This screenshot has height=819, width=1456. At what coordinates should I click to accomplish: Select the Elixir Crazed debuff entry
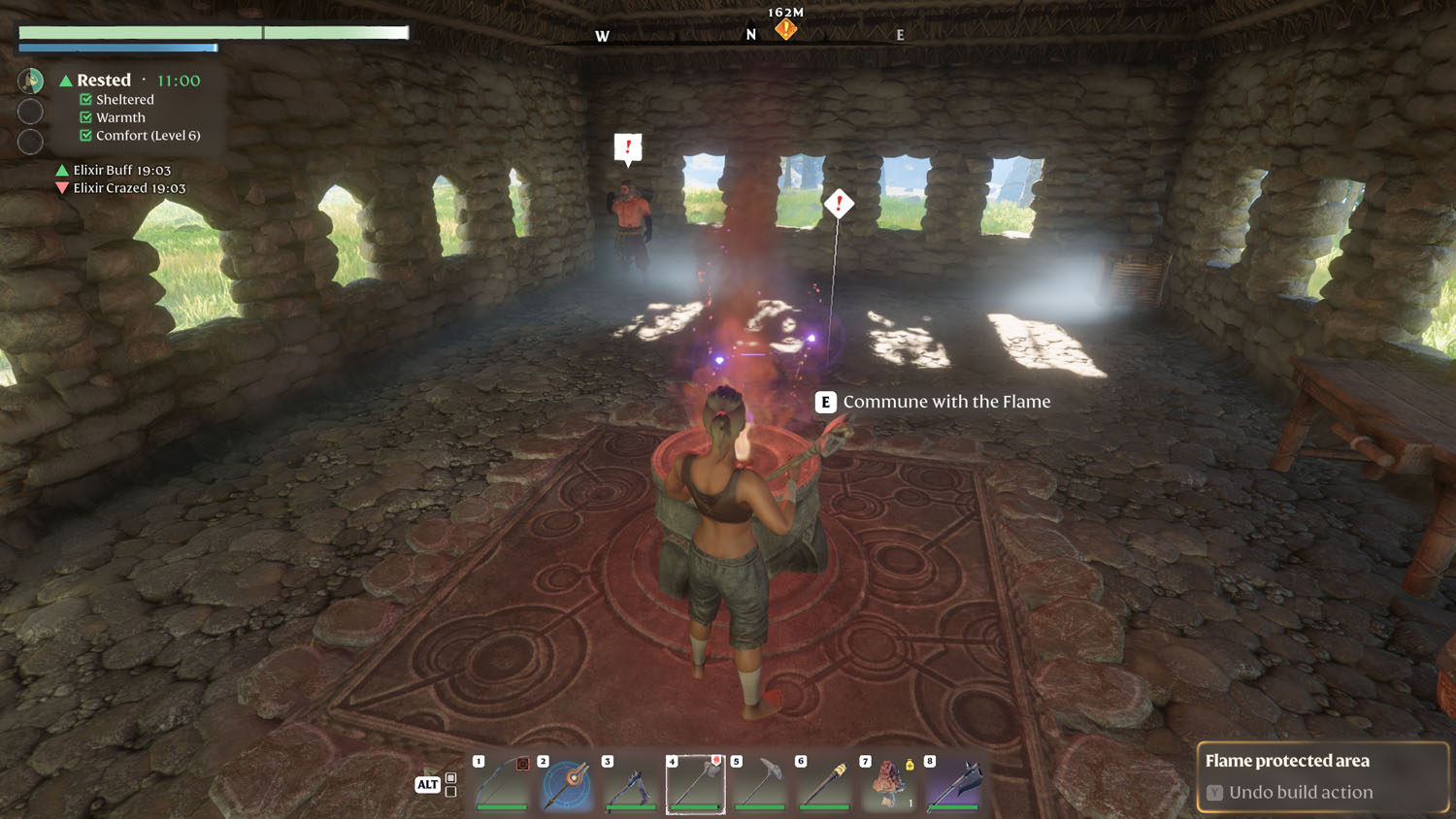coord(128,188)
